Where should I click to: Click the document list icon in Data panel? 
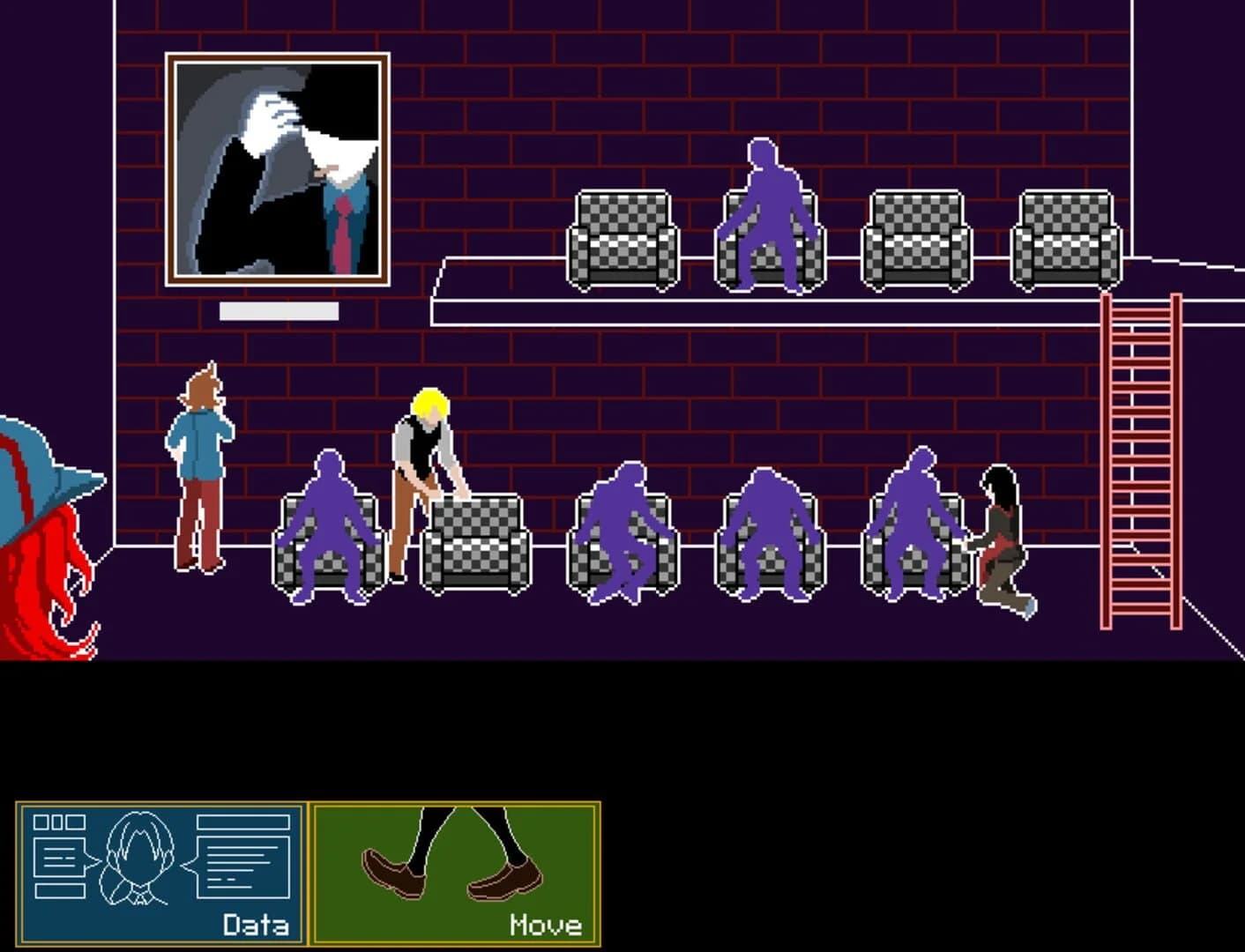(57, 855)
